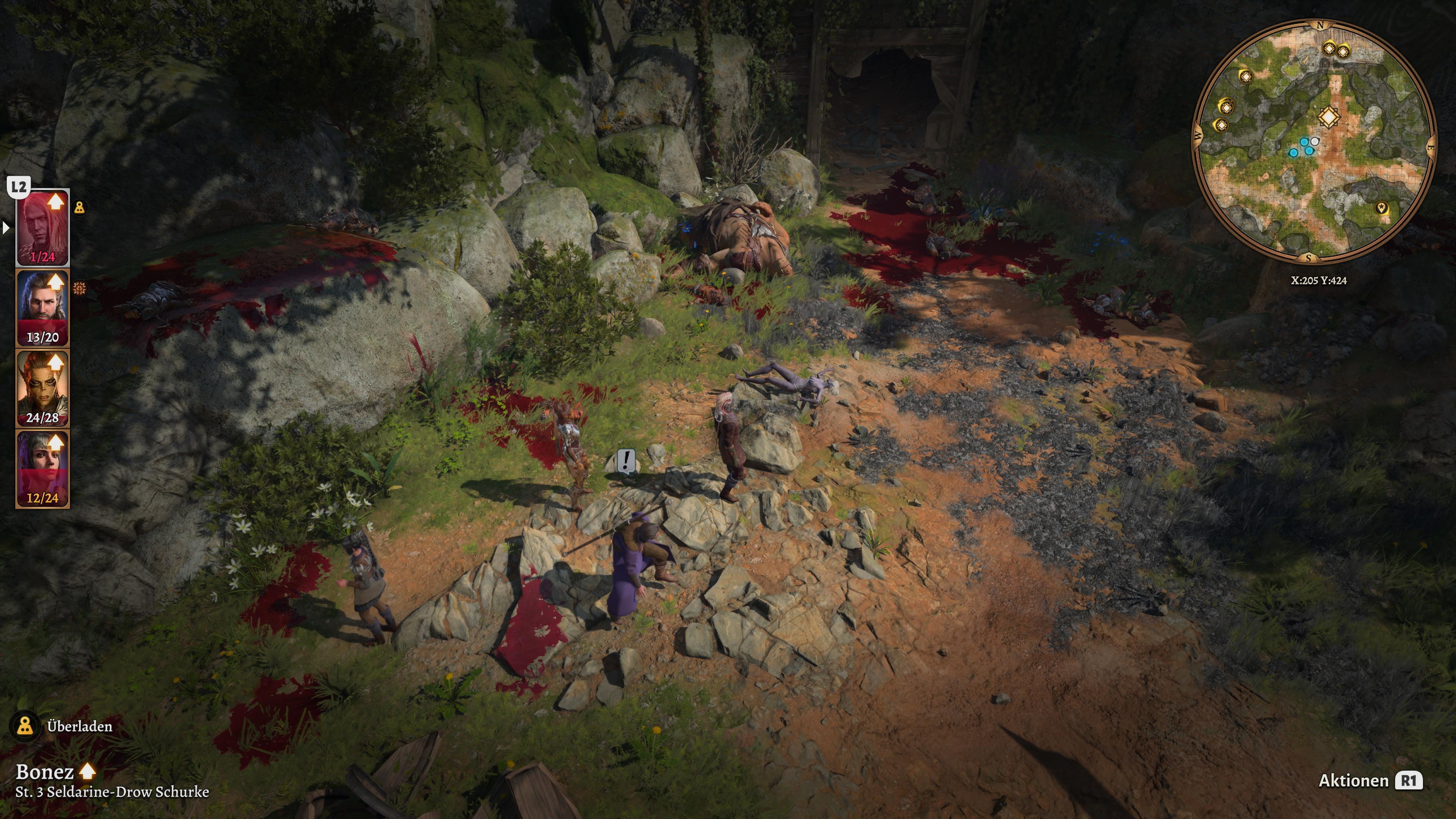Click the gear status icon beside the second portrait
This screenshot has height=819, width=1456.
point(80,288)
